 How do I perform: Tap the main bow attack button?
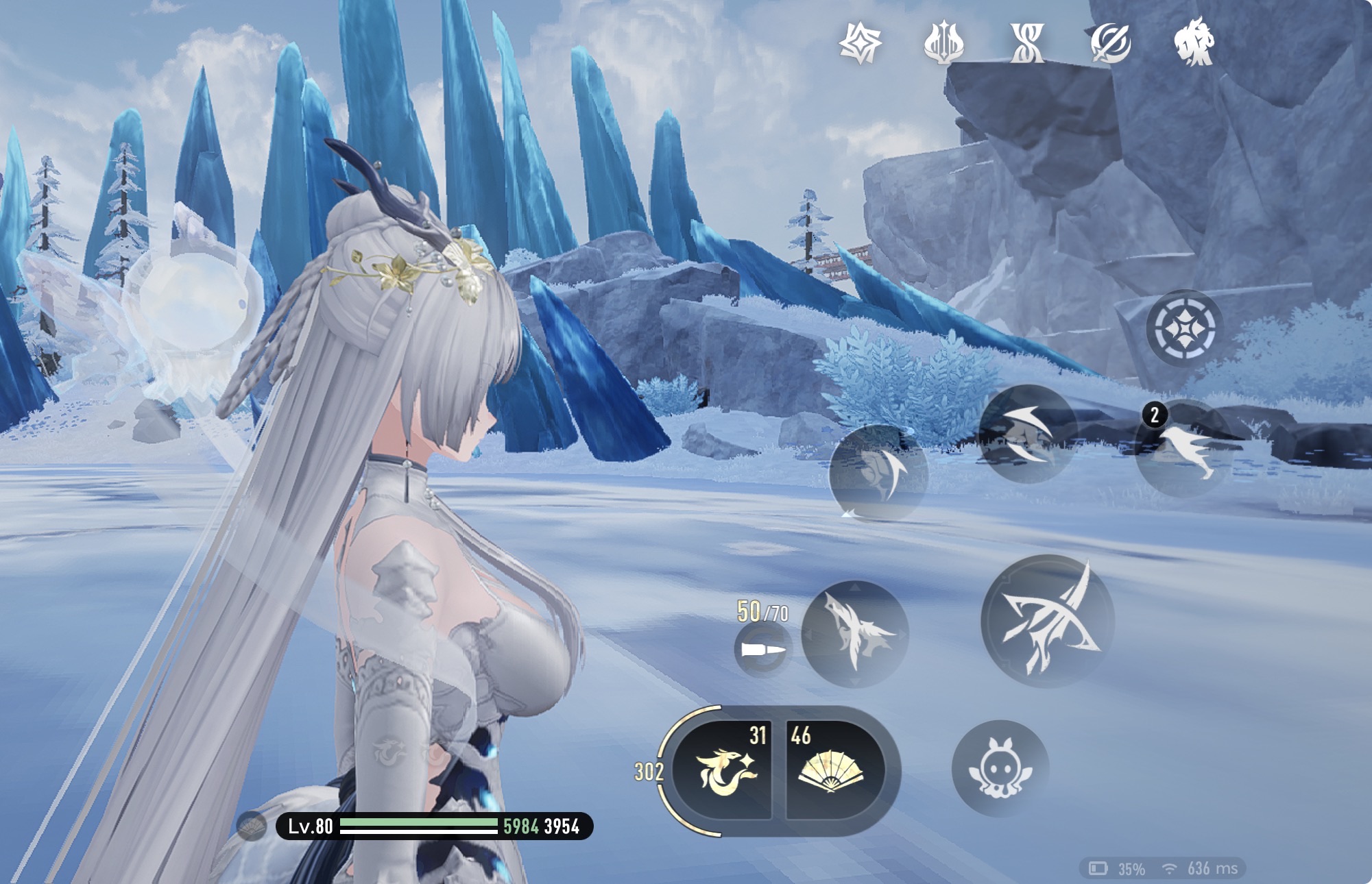coord(1047,621)
